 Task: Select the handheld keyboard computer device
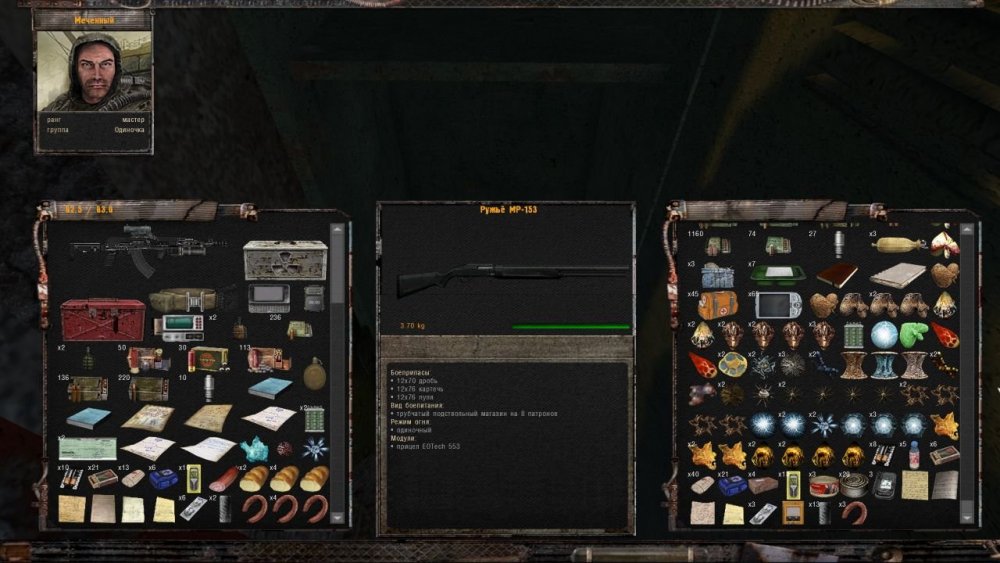tap(270, 297)
